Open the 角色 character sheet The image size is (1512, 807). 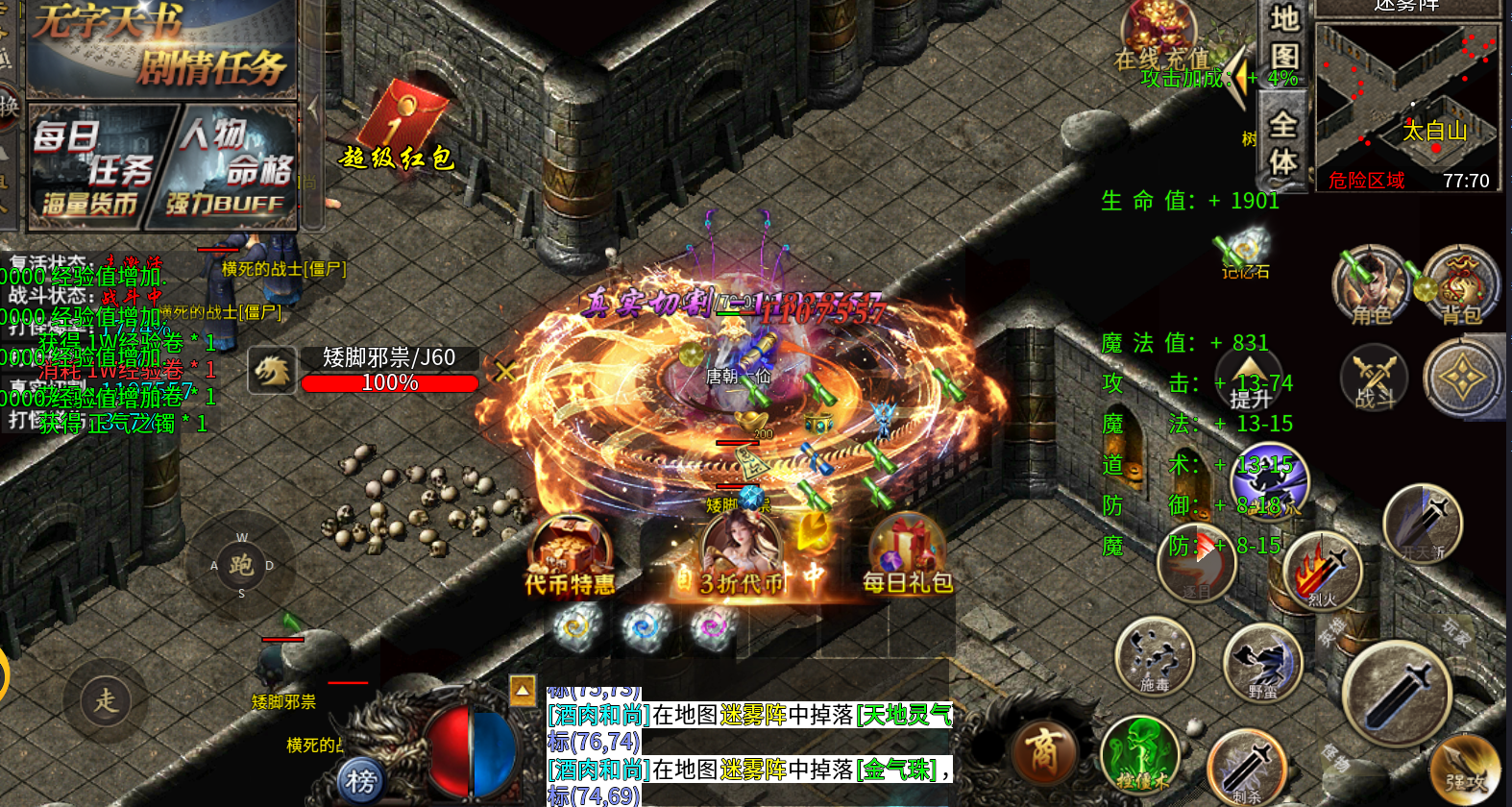point(1370,286)
